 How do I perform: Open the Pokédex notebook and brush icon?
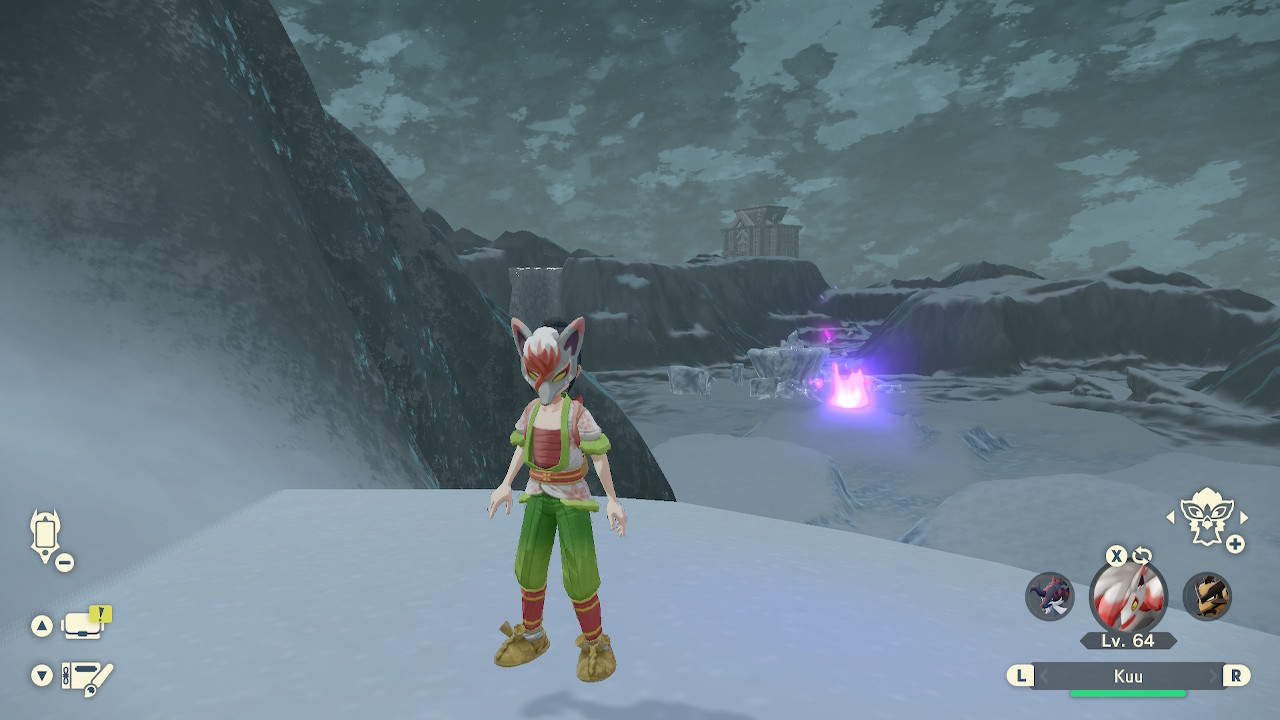[86, 679]
